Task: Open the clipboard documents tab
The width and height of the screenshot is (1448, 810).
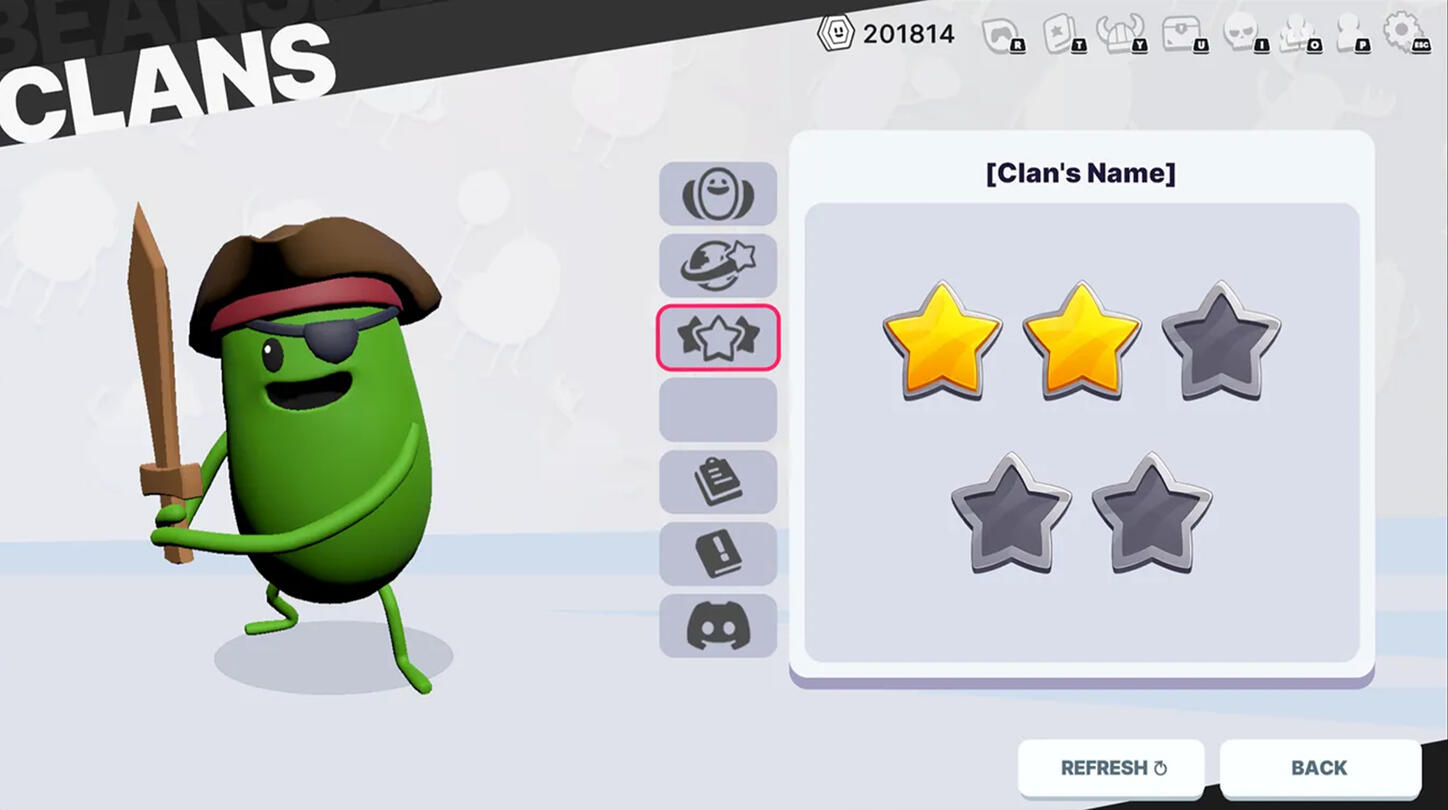Action: (718, 481)
